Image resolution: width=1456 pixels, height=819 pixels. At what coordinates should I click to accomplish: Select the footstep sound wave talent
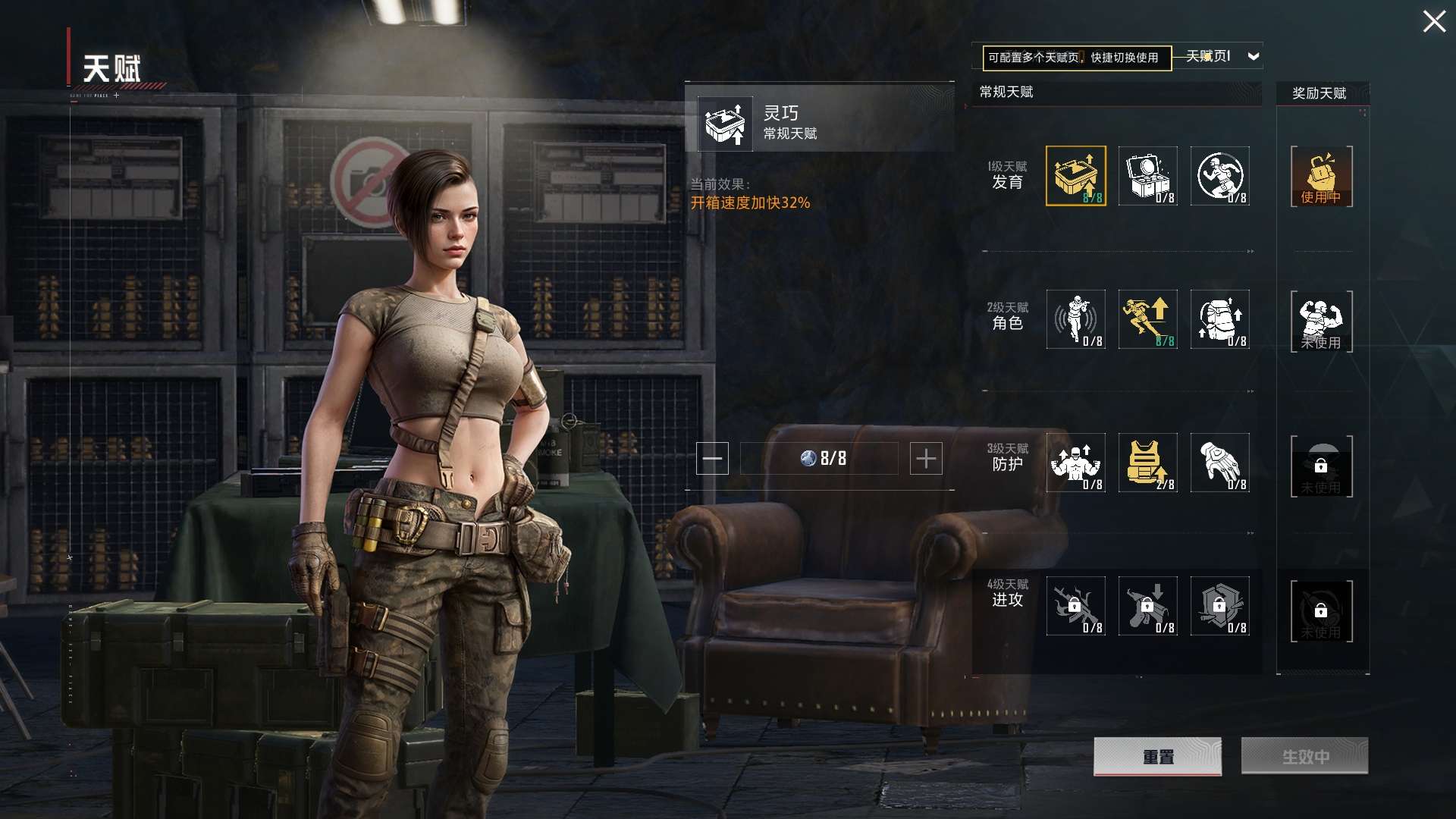[x=1075, y=319]
